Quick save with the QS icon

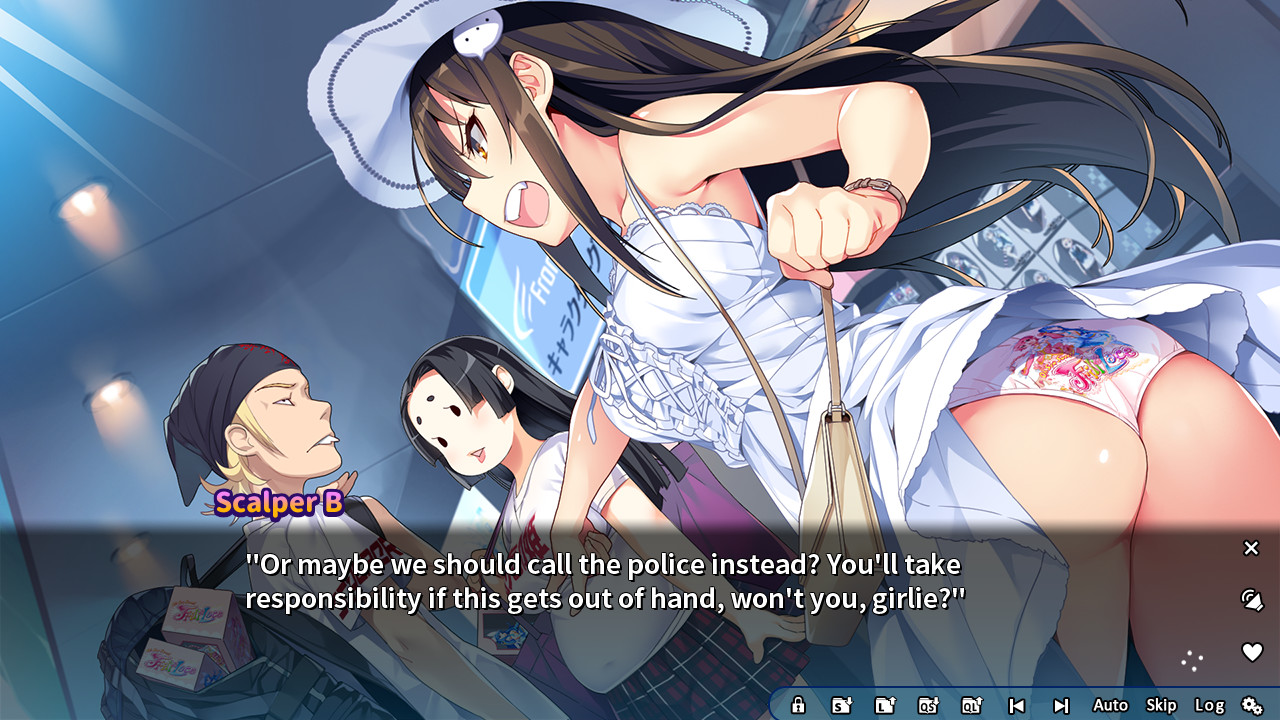click(928, 705)
